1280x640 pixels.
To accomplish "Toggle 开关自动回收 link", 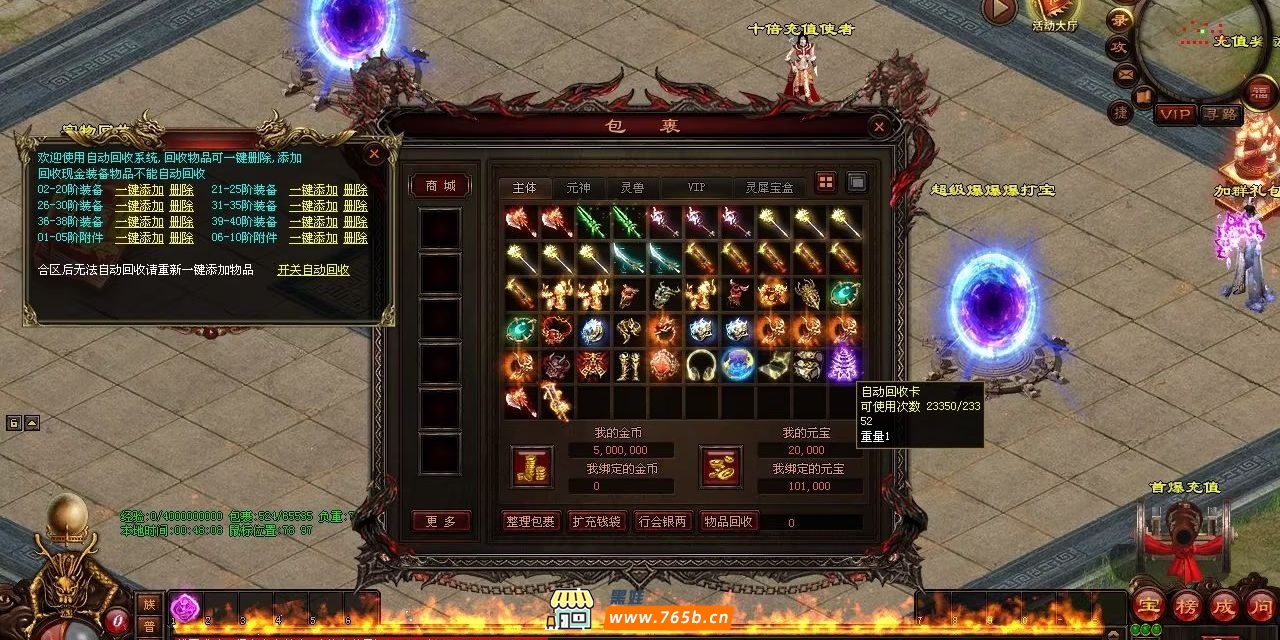I will click(313, 270).
